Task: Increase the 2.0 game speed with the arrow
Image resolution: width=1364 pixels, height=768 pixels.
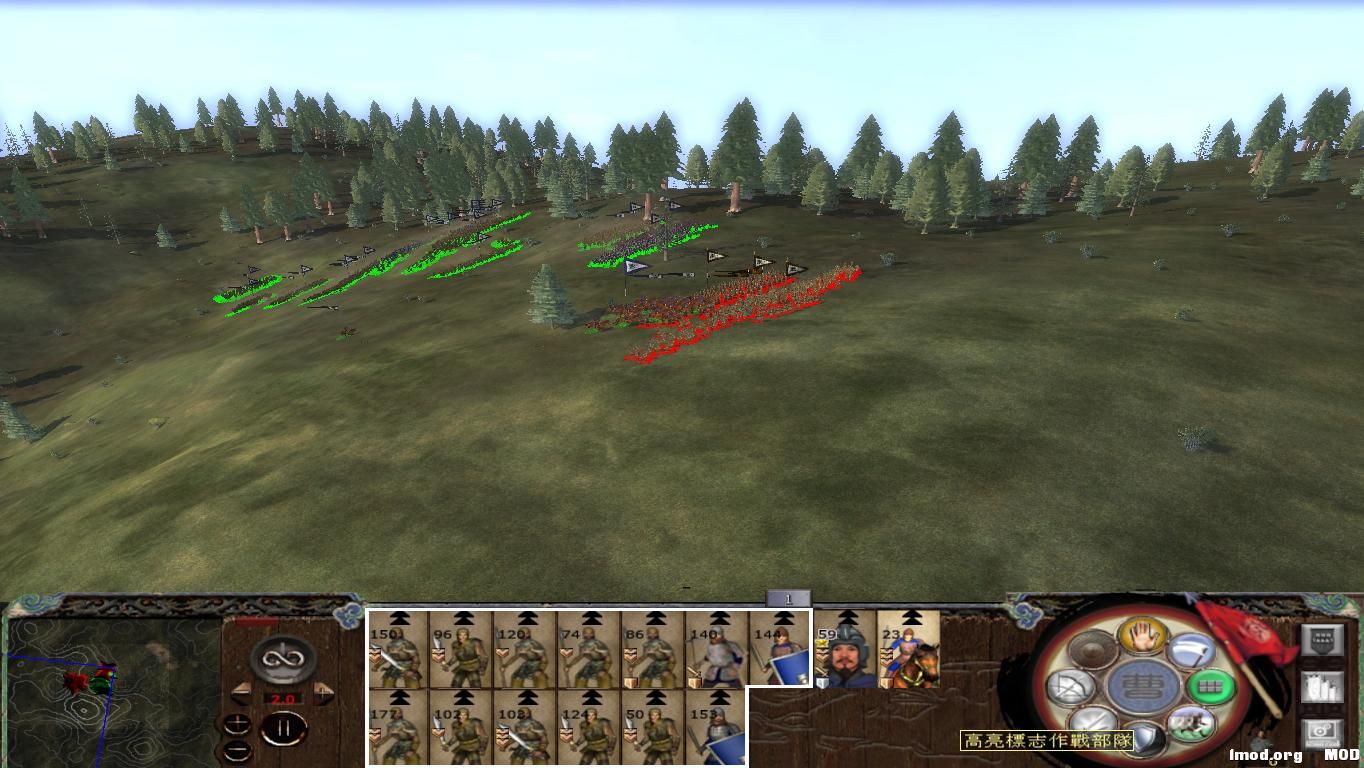Action: 321,692
